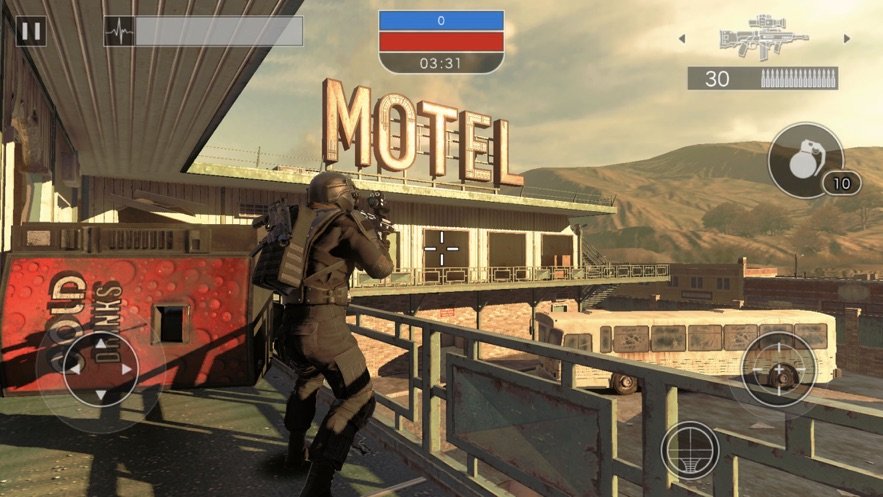The image size is (883, 497).
Task: Tap the fire button with crosshair
Action: (x=779, y=369)
